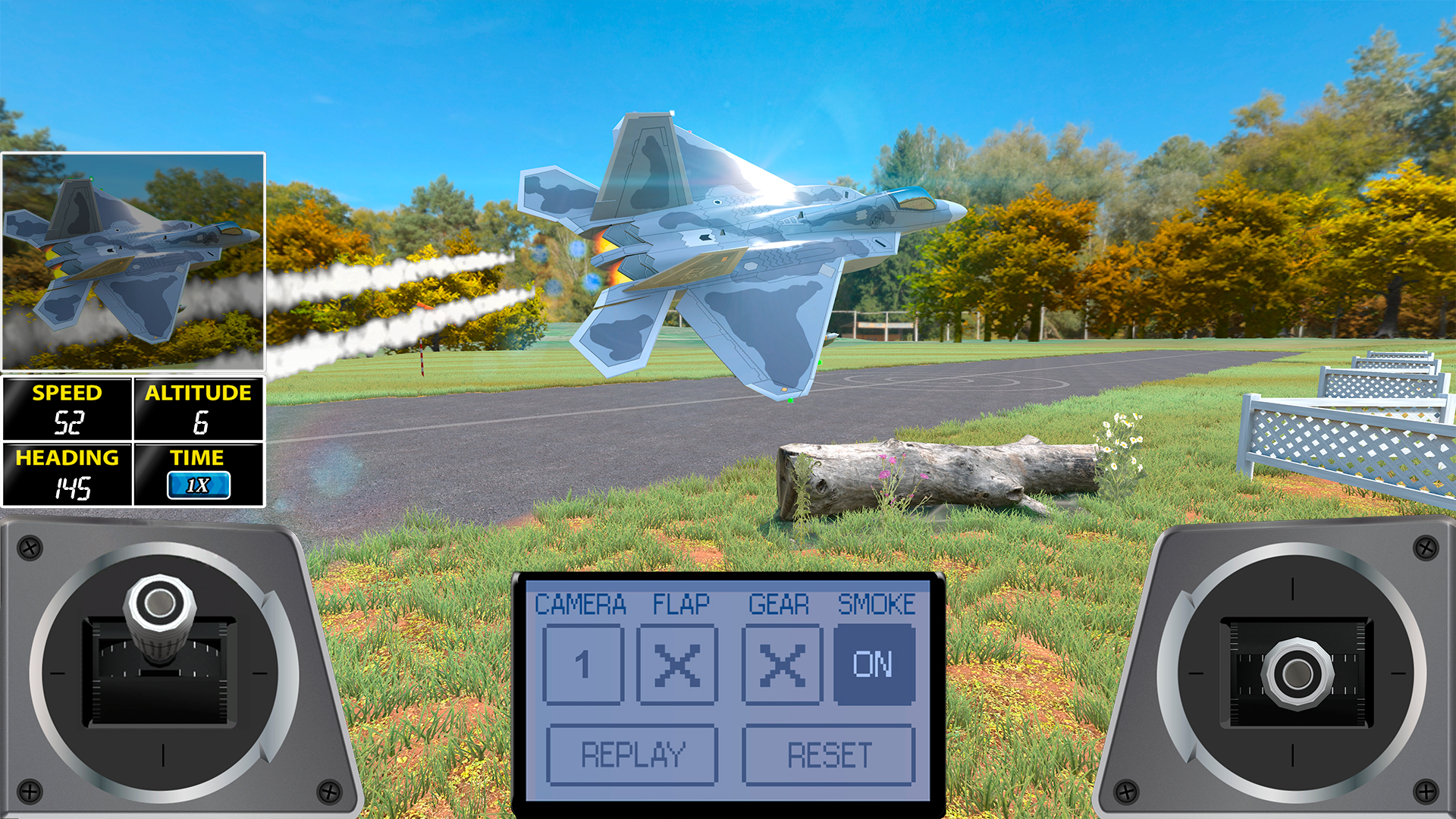Click the ALTITUDE readout
Image resolution: width=1456 pixels, height=819 pixels.
199,409
